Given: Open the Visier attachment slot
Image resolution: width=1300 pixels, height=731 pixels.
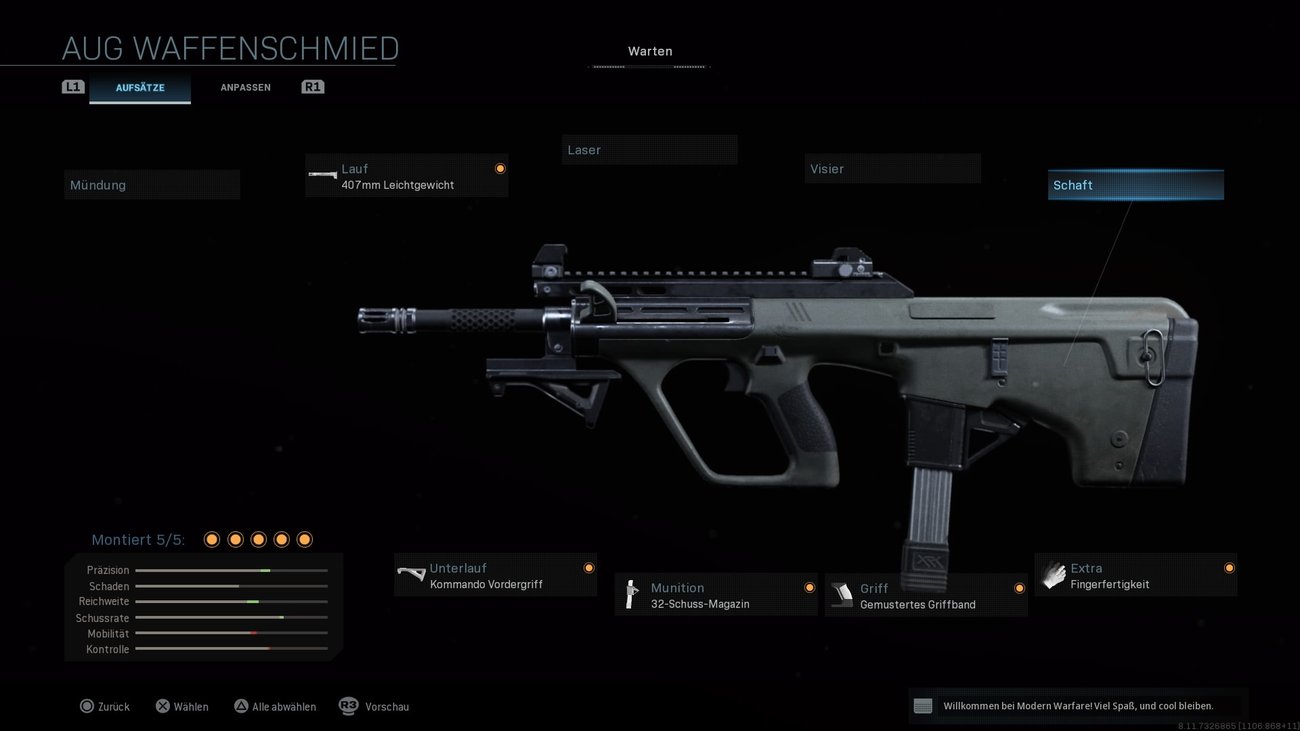Looking at the screenshot, I should pos(893,168).
